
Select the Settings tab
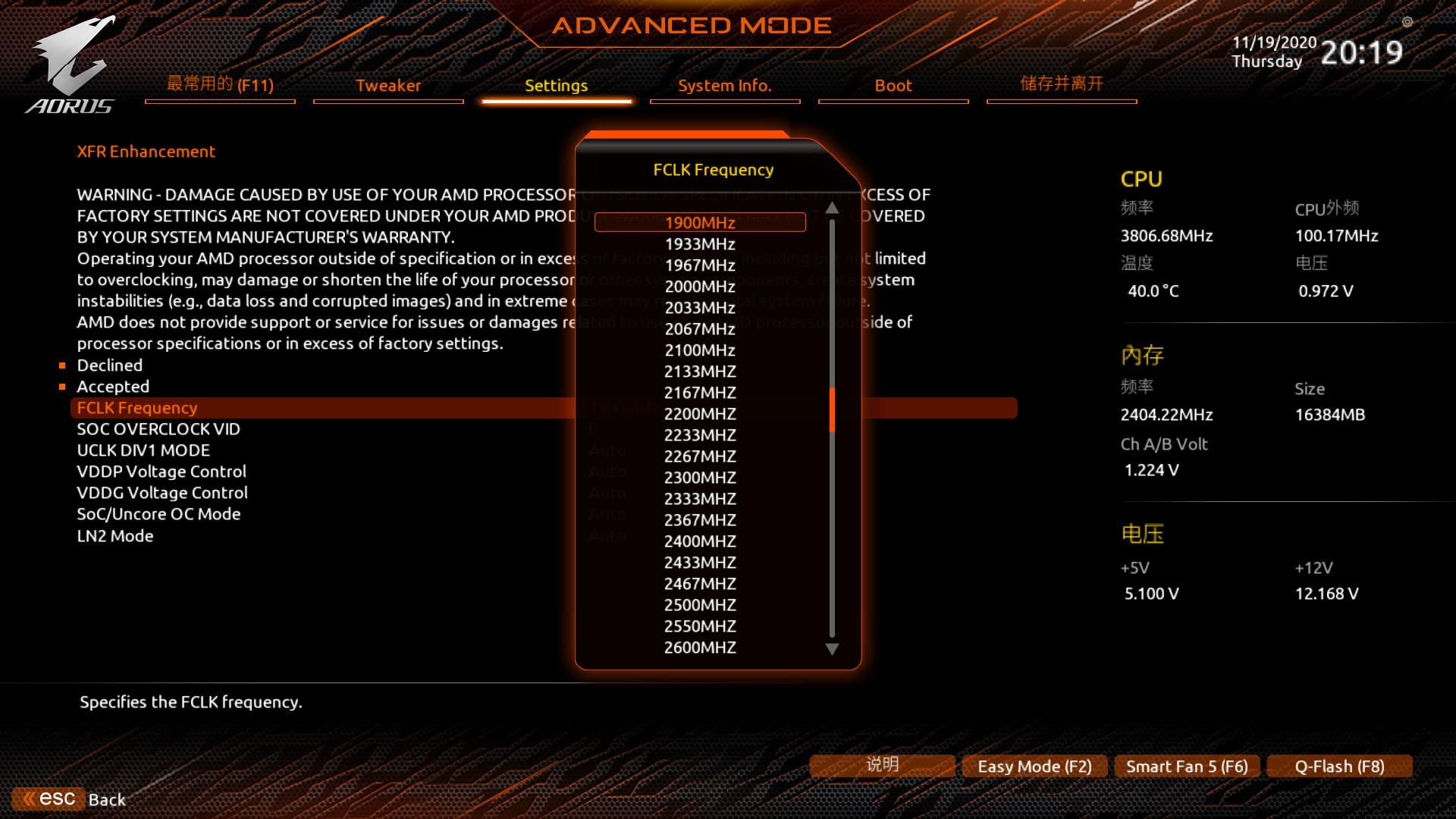pyautogui.click(x=556, y=86)
